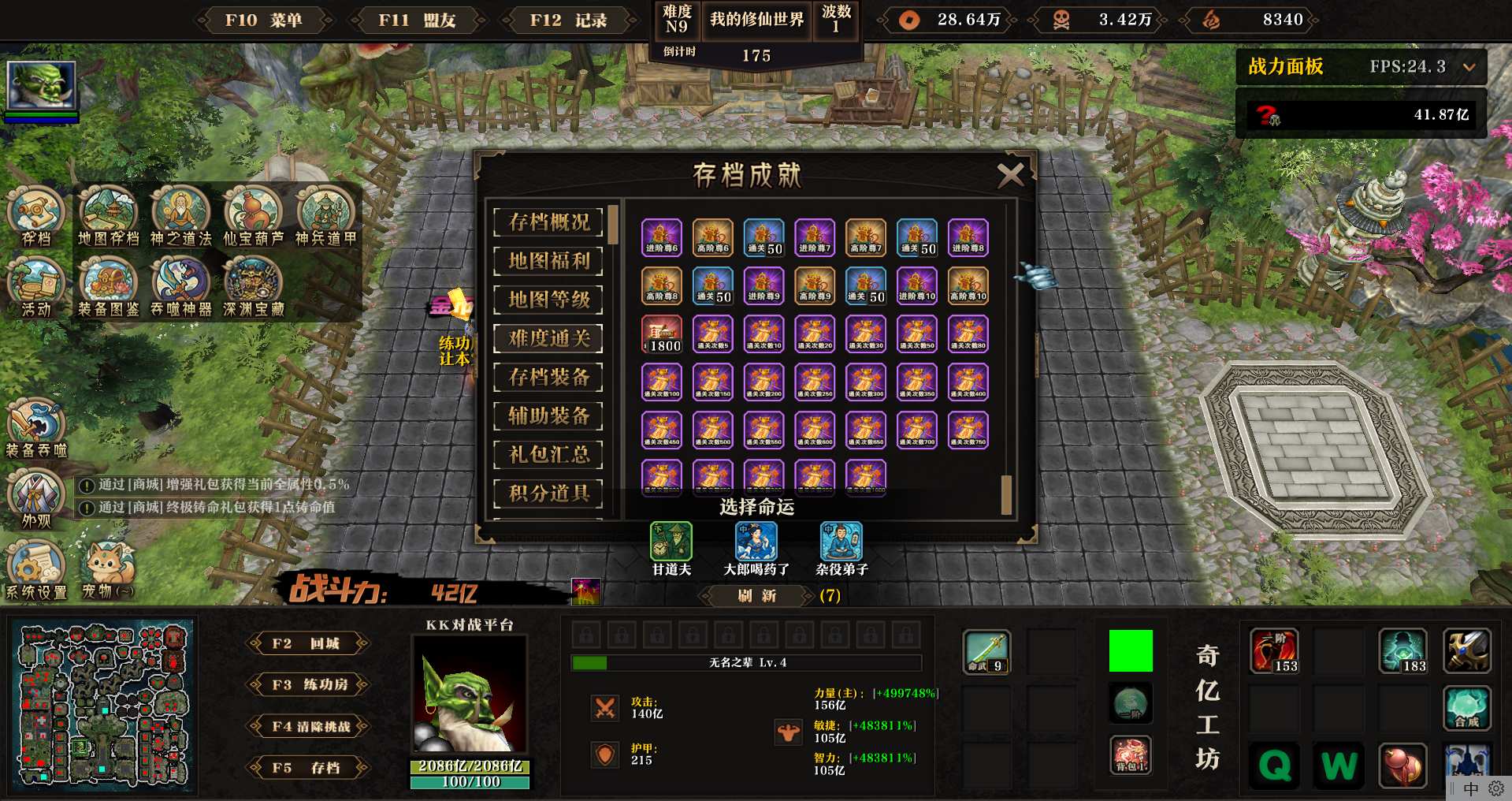
Task: Choose the 大郎喝药了 fate option
Action: click(x=756, y=542)
